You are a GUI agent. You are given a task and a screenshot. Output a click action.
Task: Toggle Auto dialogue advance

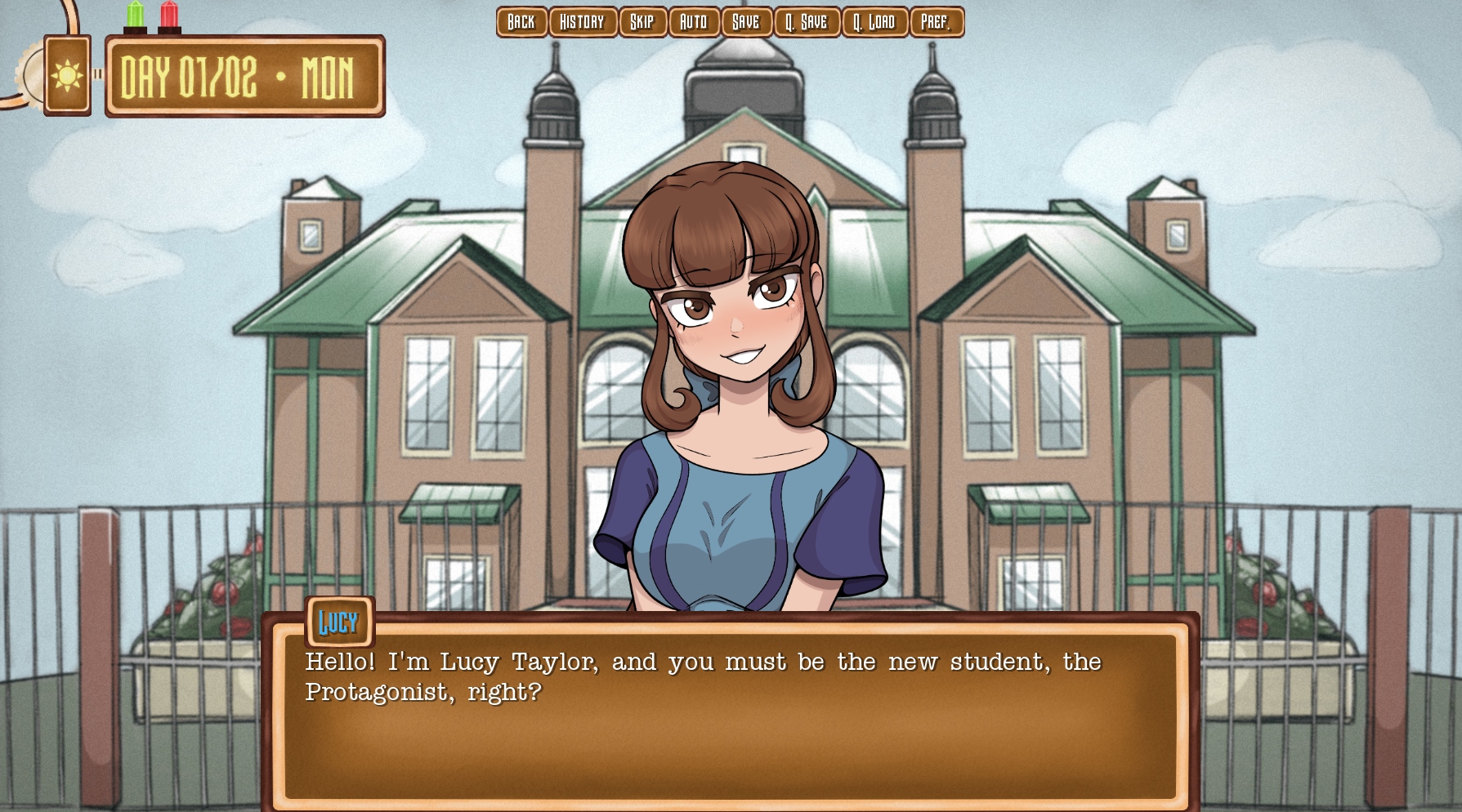tap(694, 22)
